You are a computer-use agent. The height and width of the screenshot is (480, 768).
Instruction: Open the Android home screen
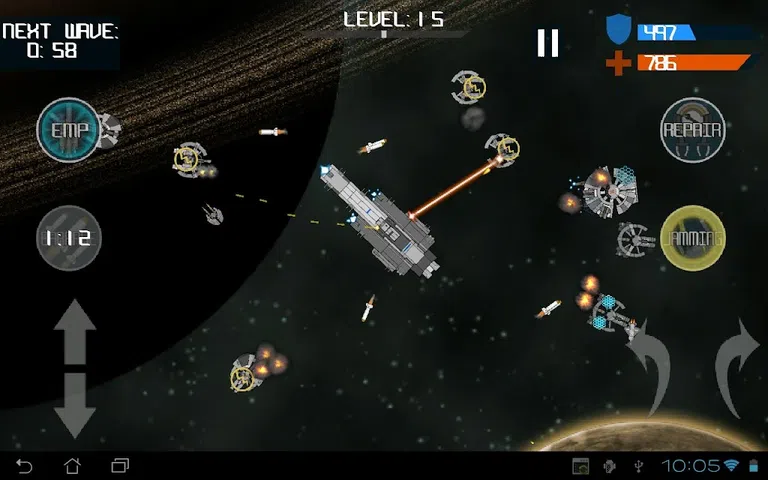72,466
